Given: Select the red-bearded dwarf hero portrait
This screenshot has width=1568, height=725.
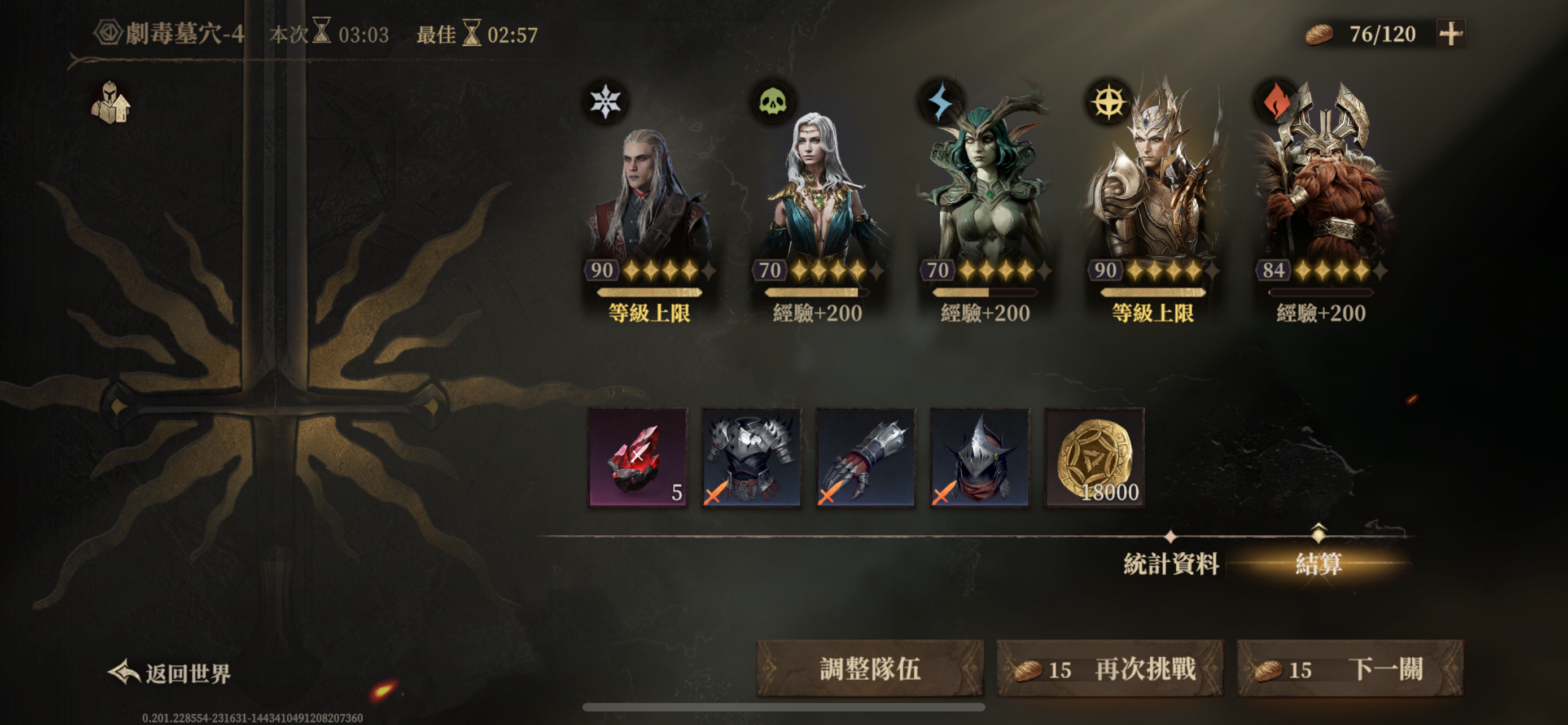Looking at the screenshot, I should [x=1320, y=195].
